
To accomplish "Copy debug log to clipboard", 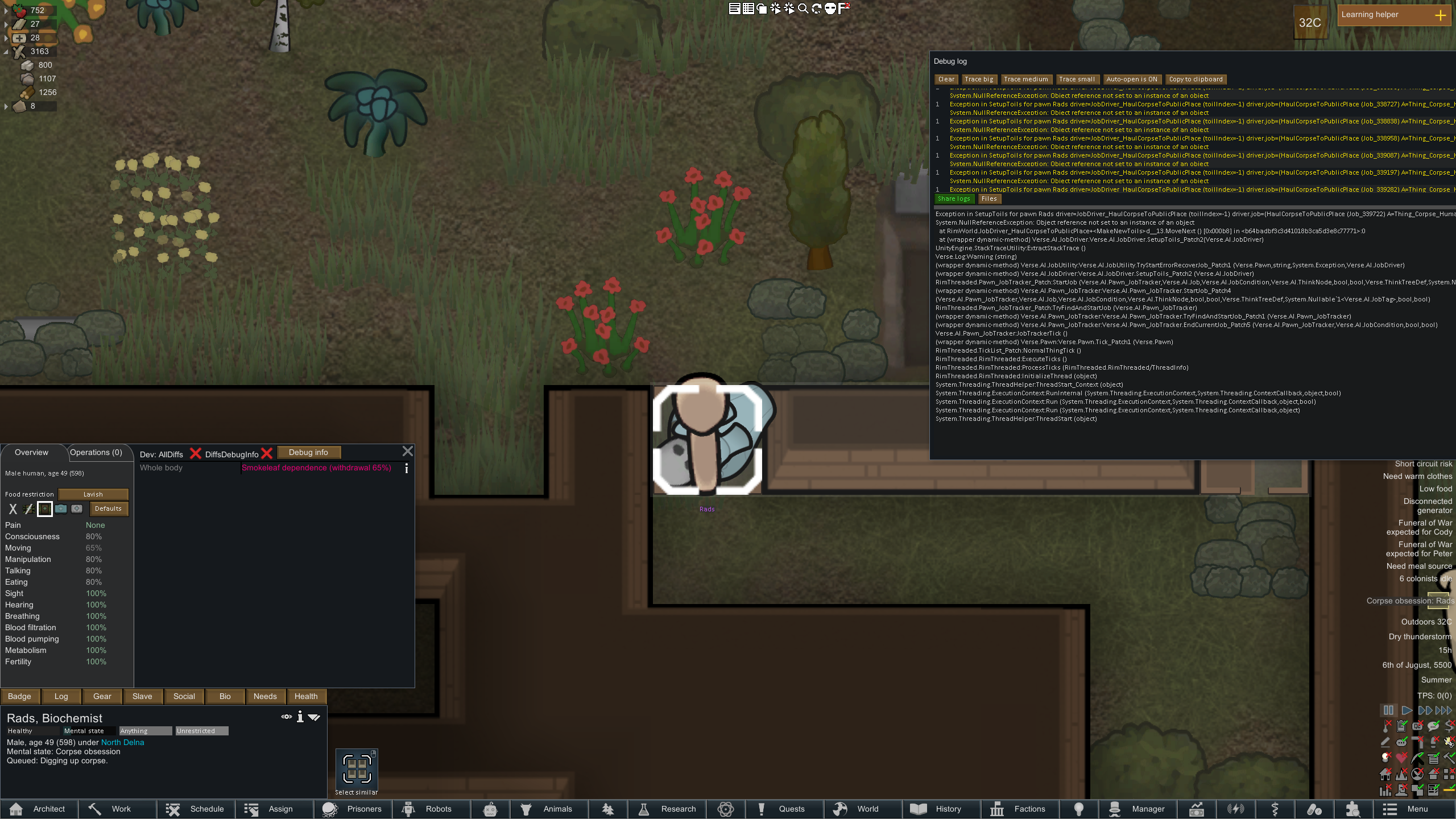I will point(1196,80).
